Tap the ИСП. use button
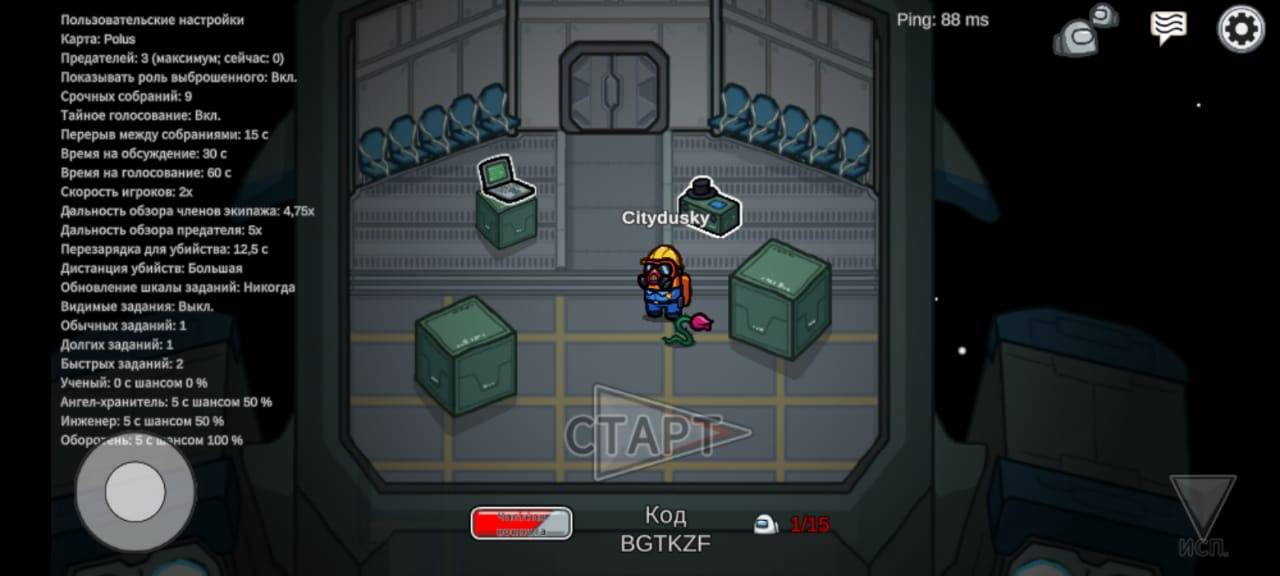Image resolution: width=1280 pixels, height=576 pixels. 1203,515
